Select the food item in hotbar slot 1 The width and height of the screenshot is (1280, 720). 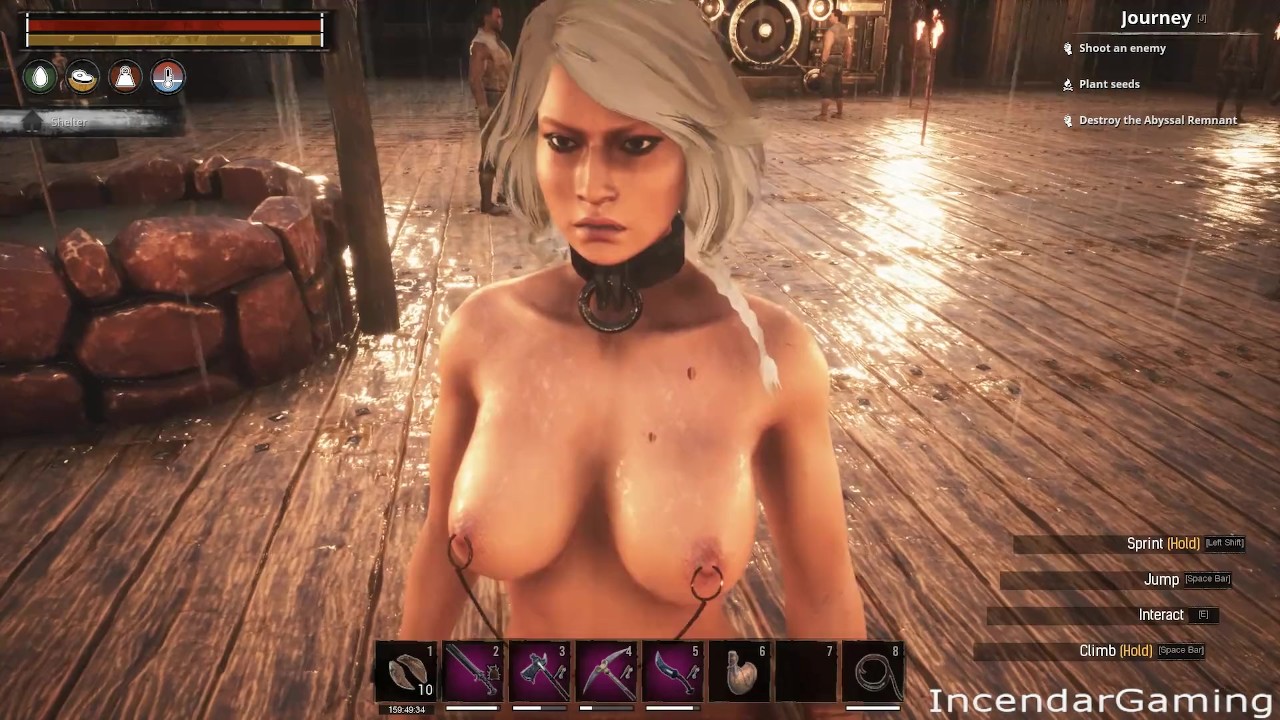tap(407, 671)
